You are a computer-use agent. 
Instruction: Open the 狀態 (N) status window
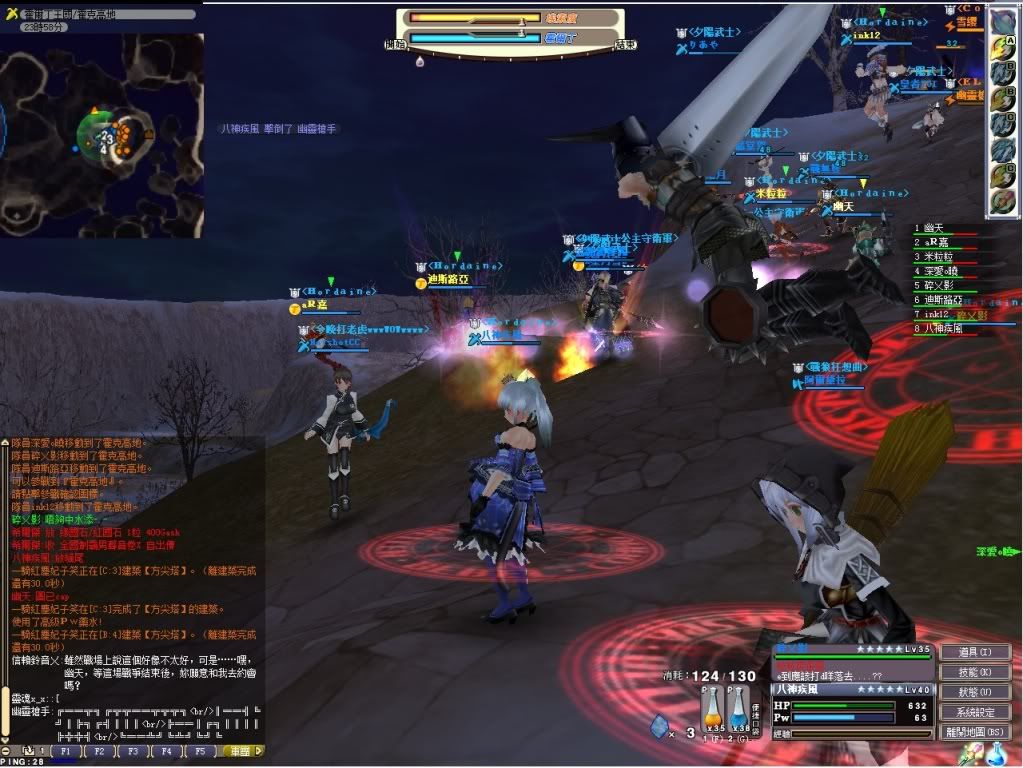[x=975, y=692]
